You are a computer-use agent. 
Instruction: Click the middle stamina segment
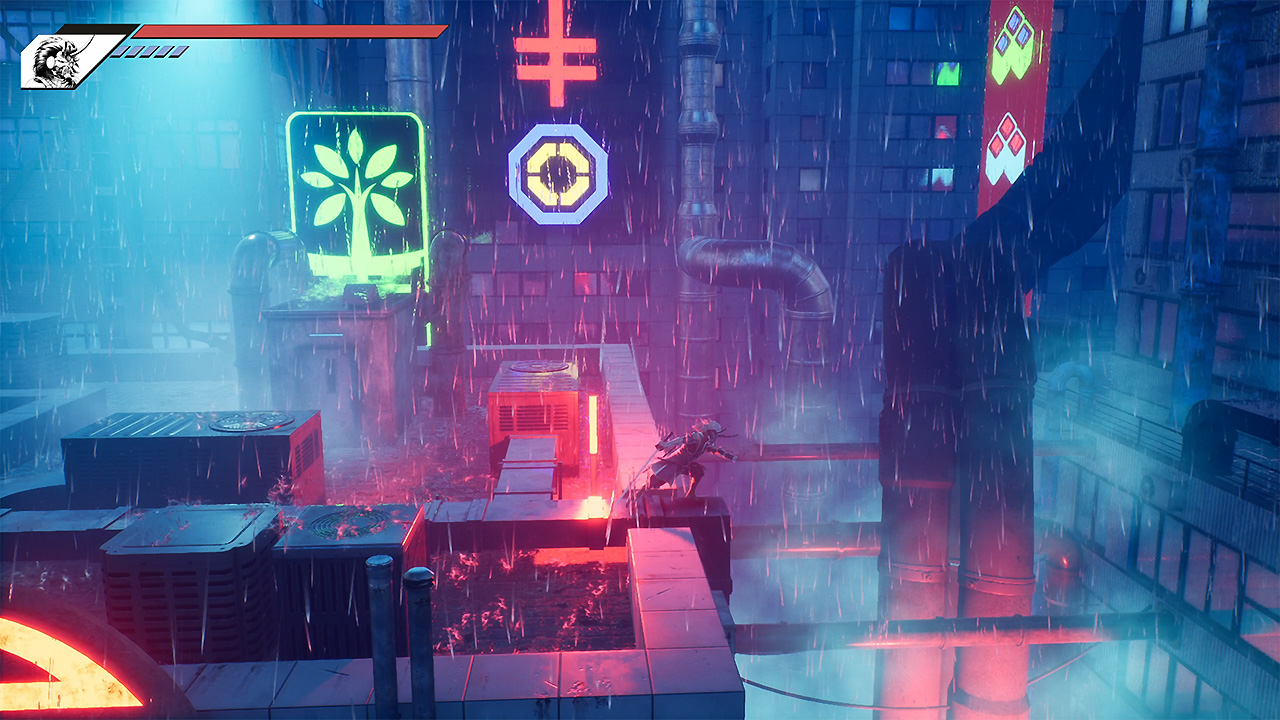(x=148, y=50)
